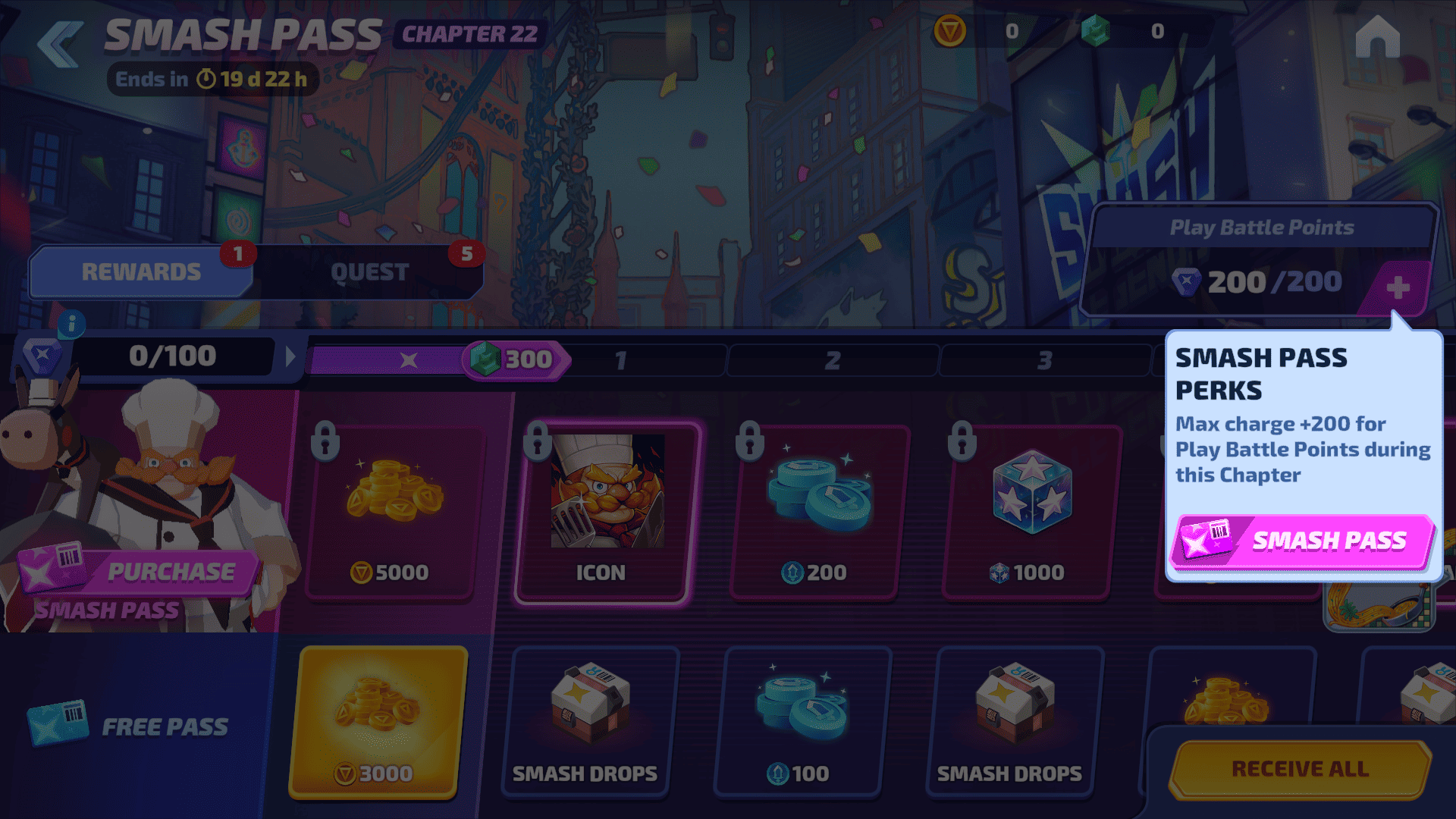Open the blue info icon
Screen dimensions: 1456x819
point(71,325)
